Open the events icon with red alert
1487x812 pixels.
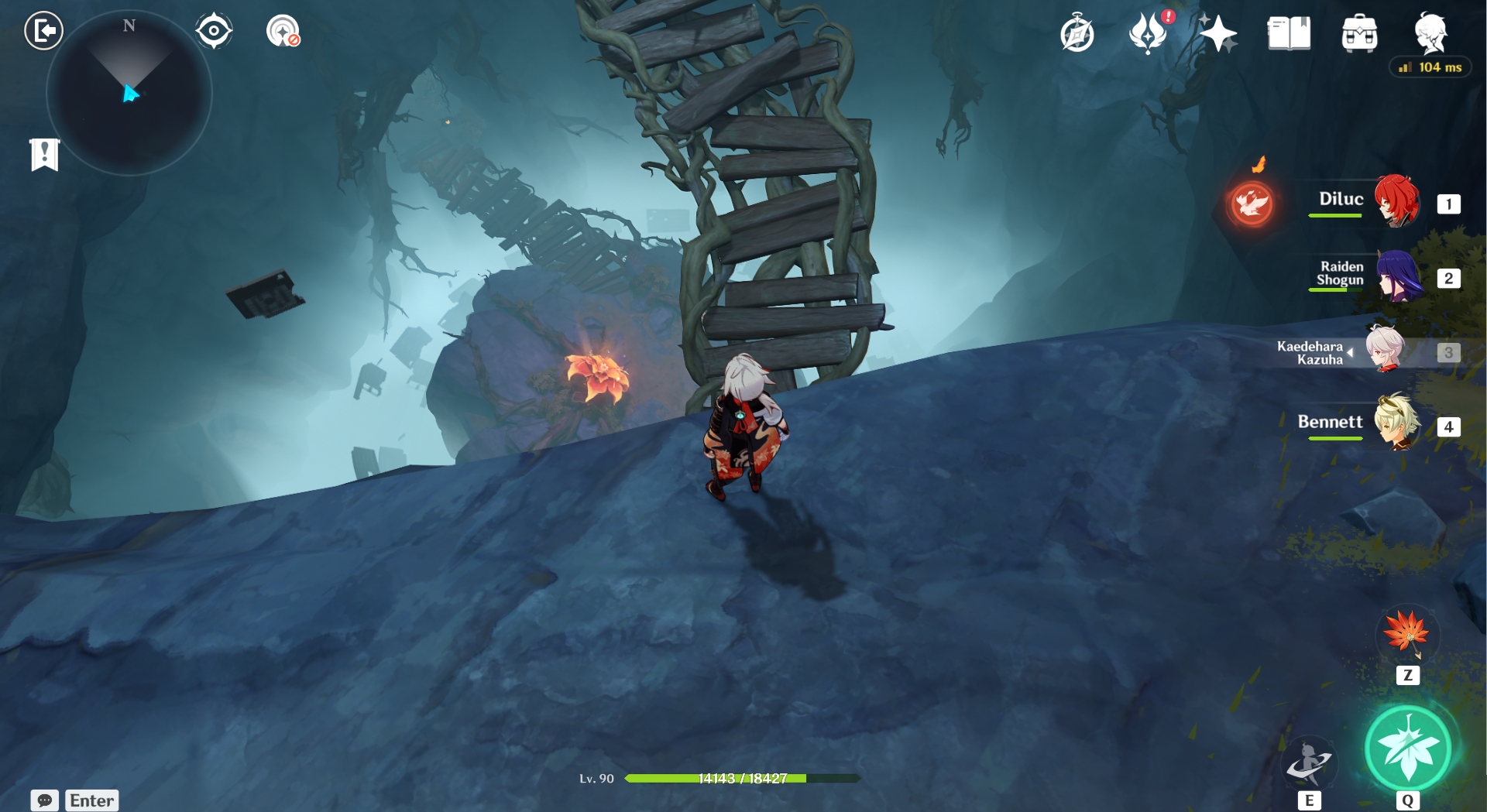1149,34
